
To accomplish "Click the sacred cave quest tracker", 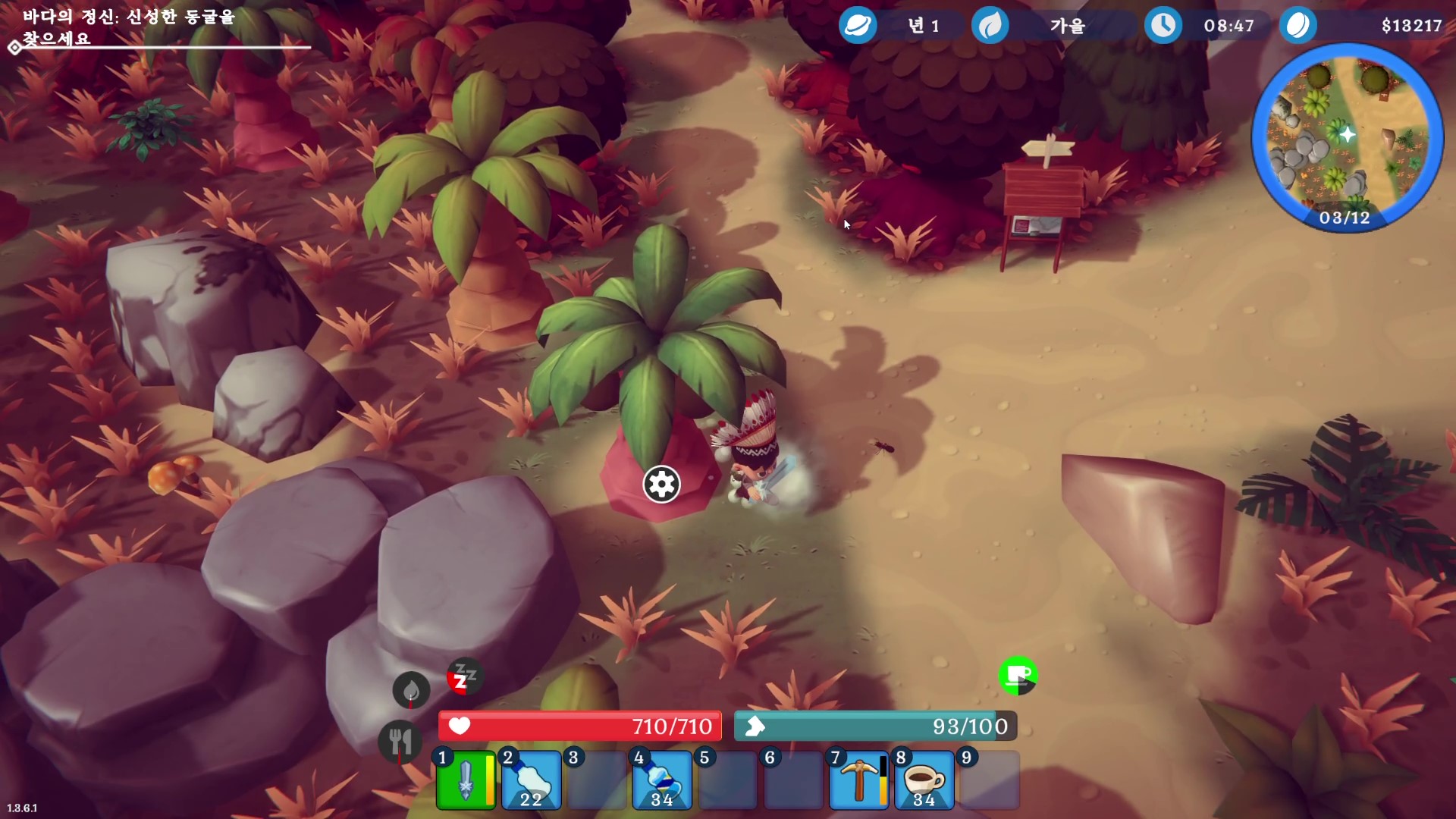I will (x=129, y=27).
